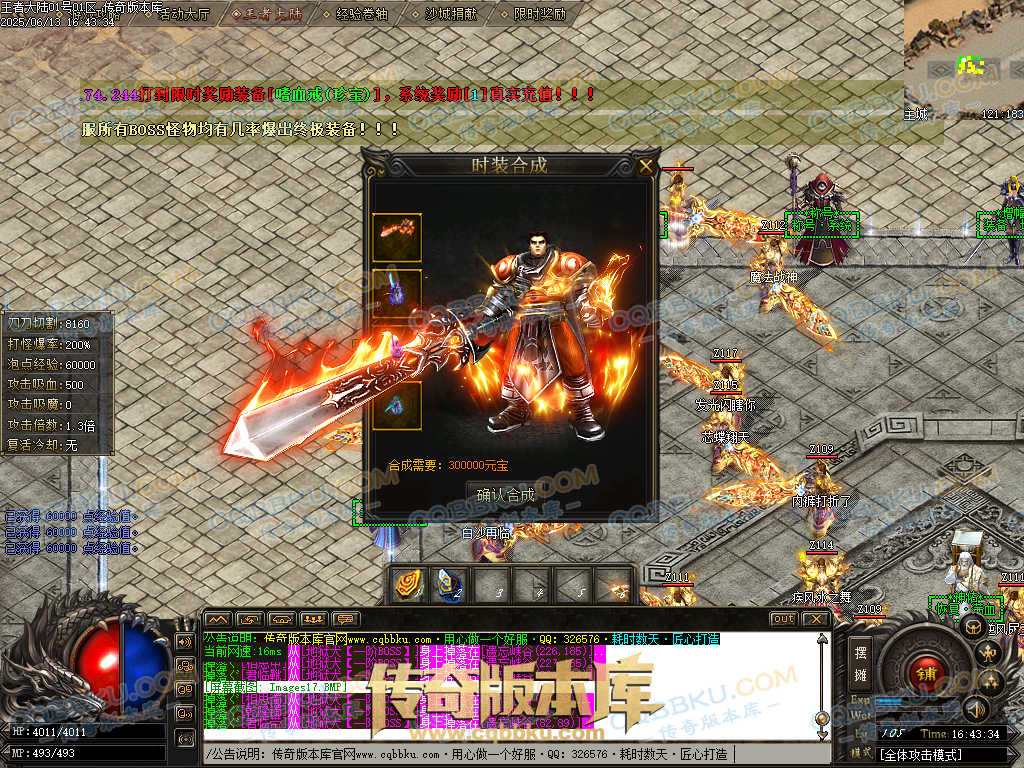Use the orange swirl item in hotbar

coord(409,586)
